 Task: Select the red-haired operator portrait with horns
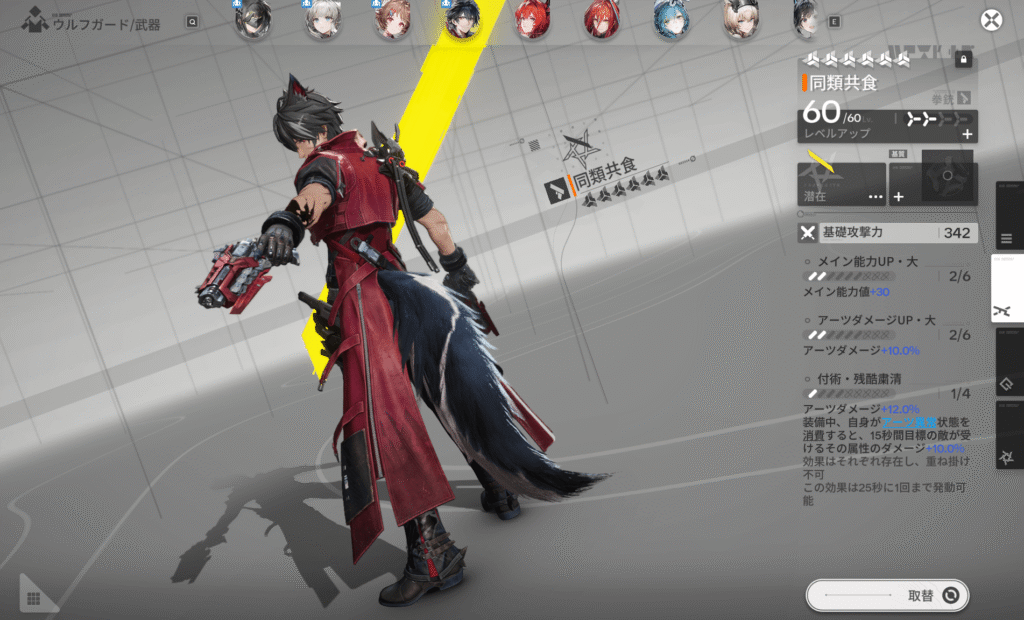pos(531,20)
